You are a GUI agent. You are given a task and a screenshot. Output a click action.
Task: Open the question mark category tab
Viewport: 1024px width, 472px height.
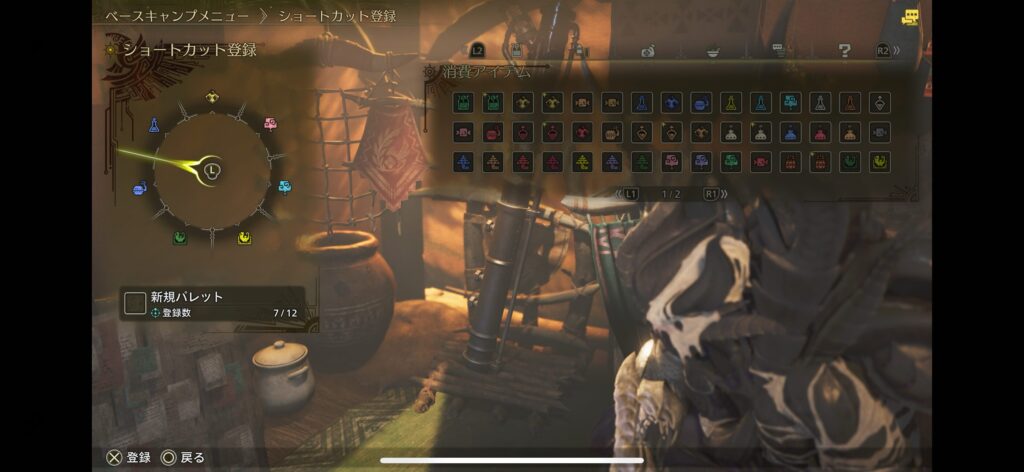point(844,50)
